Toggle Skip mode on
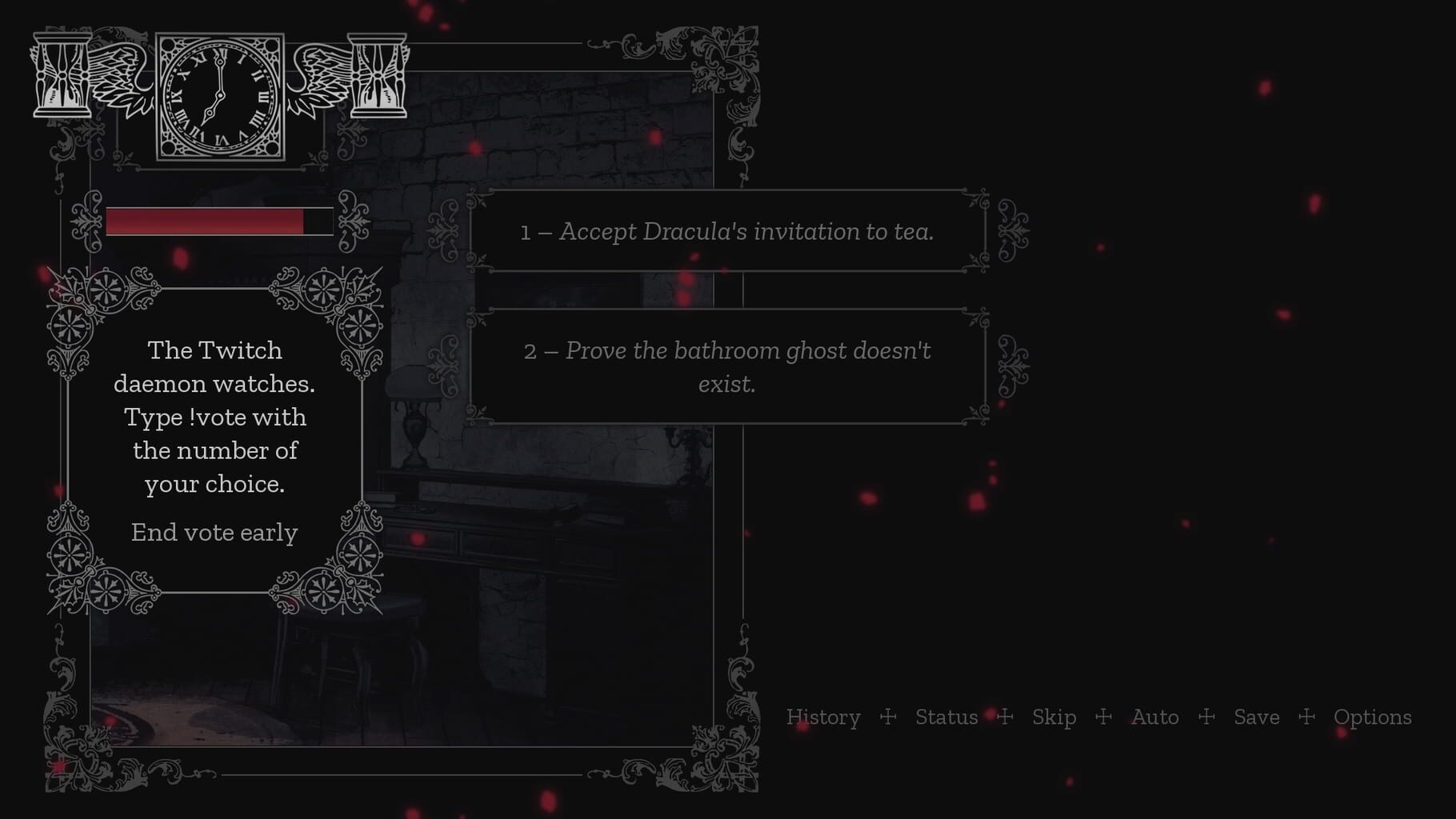1456x819 pixels. 1054,717
